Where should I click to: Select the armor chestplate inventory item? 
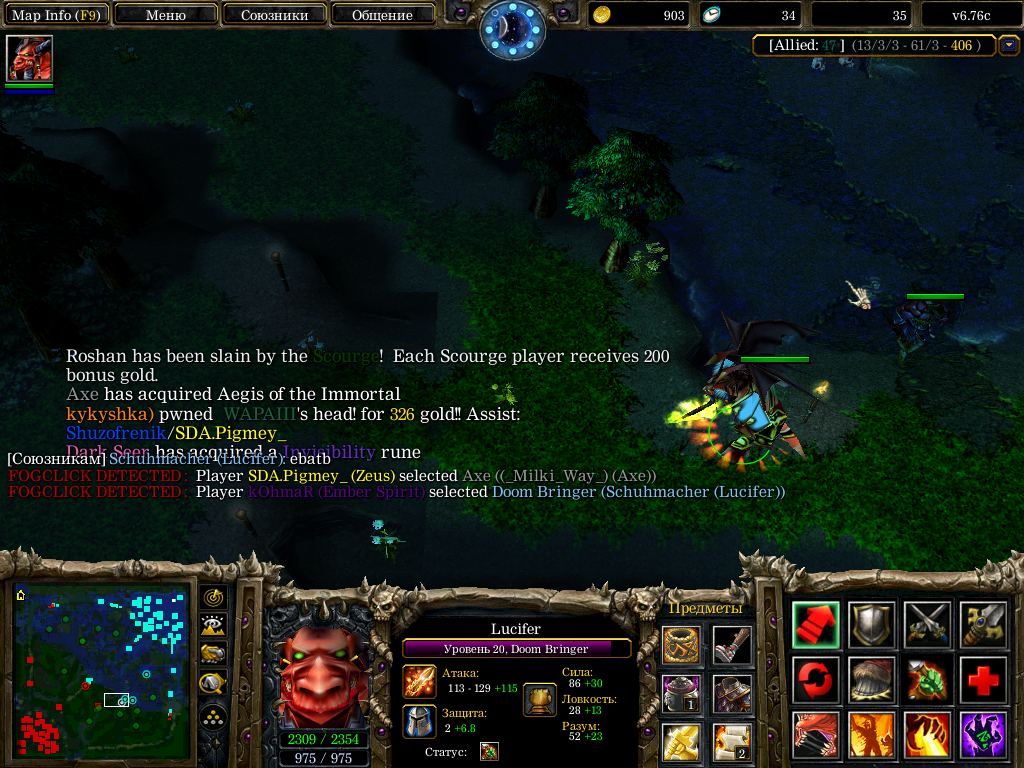(x=732, y=693)
